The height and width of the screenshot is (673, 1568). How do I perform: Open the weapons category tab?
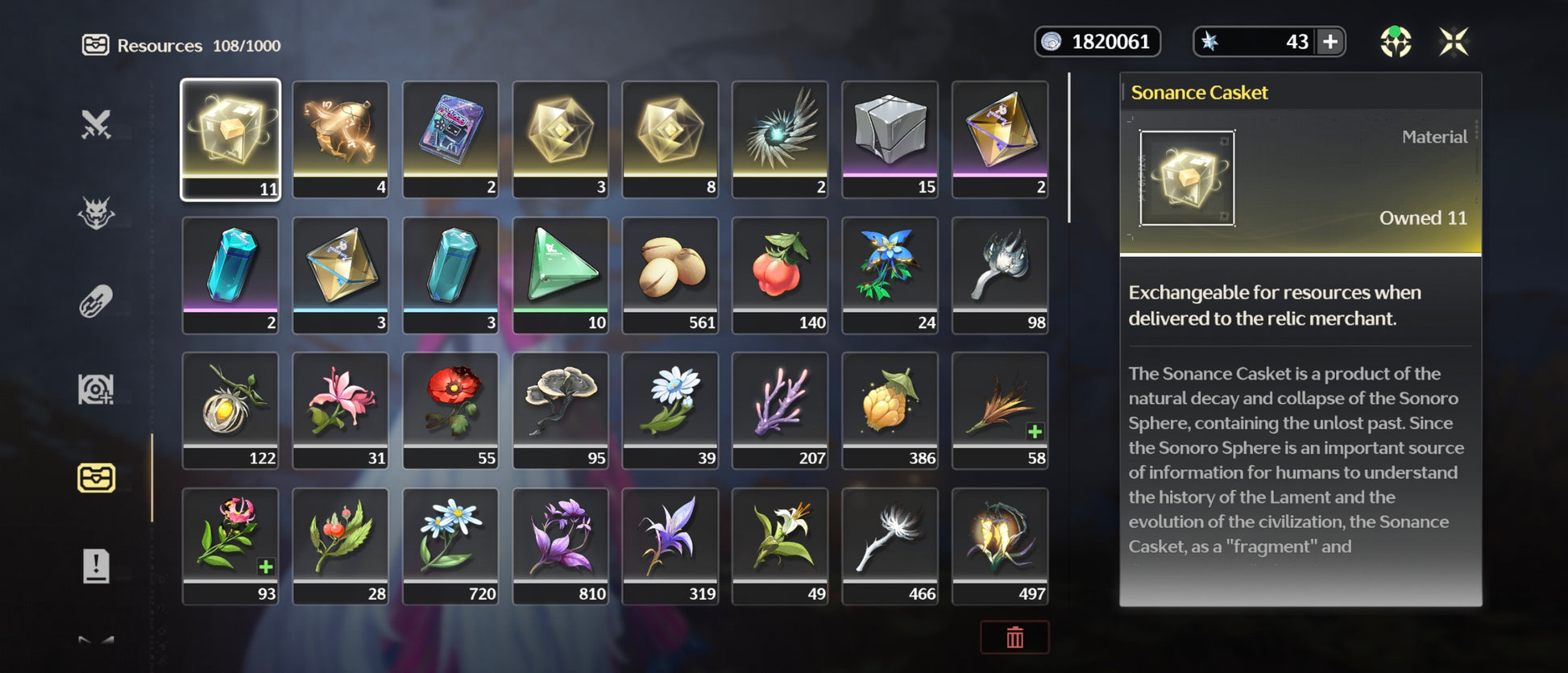[96, 124]
